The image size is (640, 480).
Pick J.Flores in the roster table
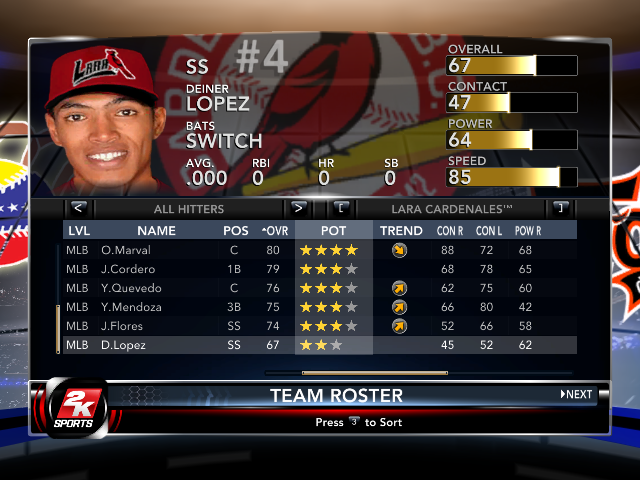pos(123,326)
